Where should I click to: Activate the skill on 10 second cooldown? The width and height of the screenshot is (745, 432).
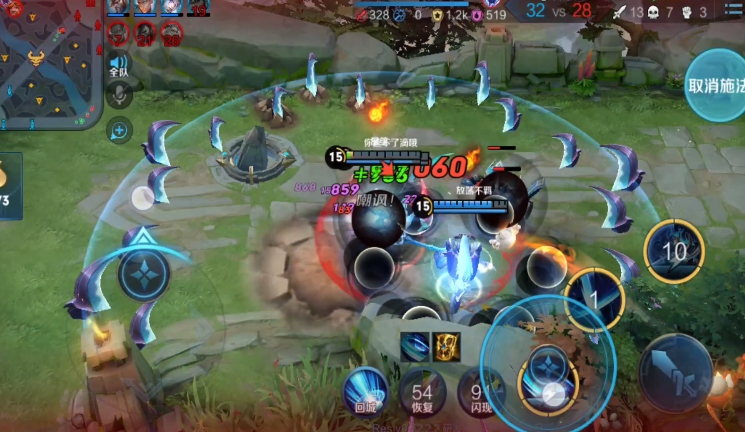click(x=675, y=250)
